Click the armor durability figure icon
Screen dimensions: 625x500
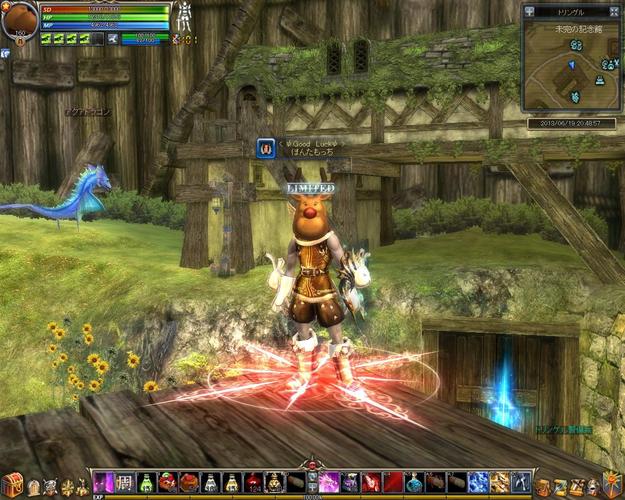coord(184,17)
